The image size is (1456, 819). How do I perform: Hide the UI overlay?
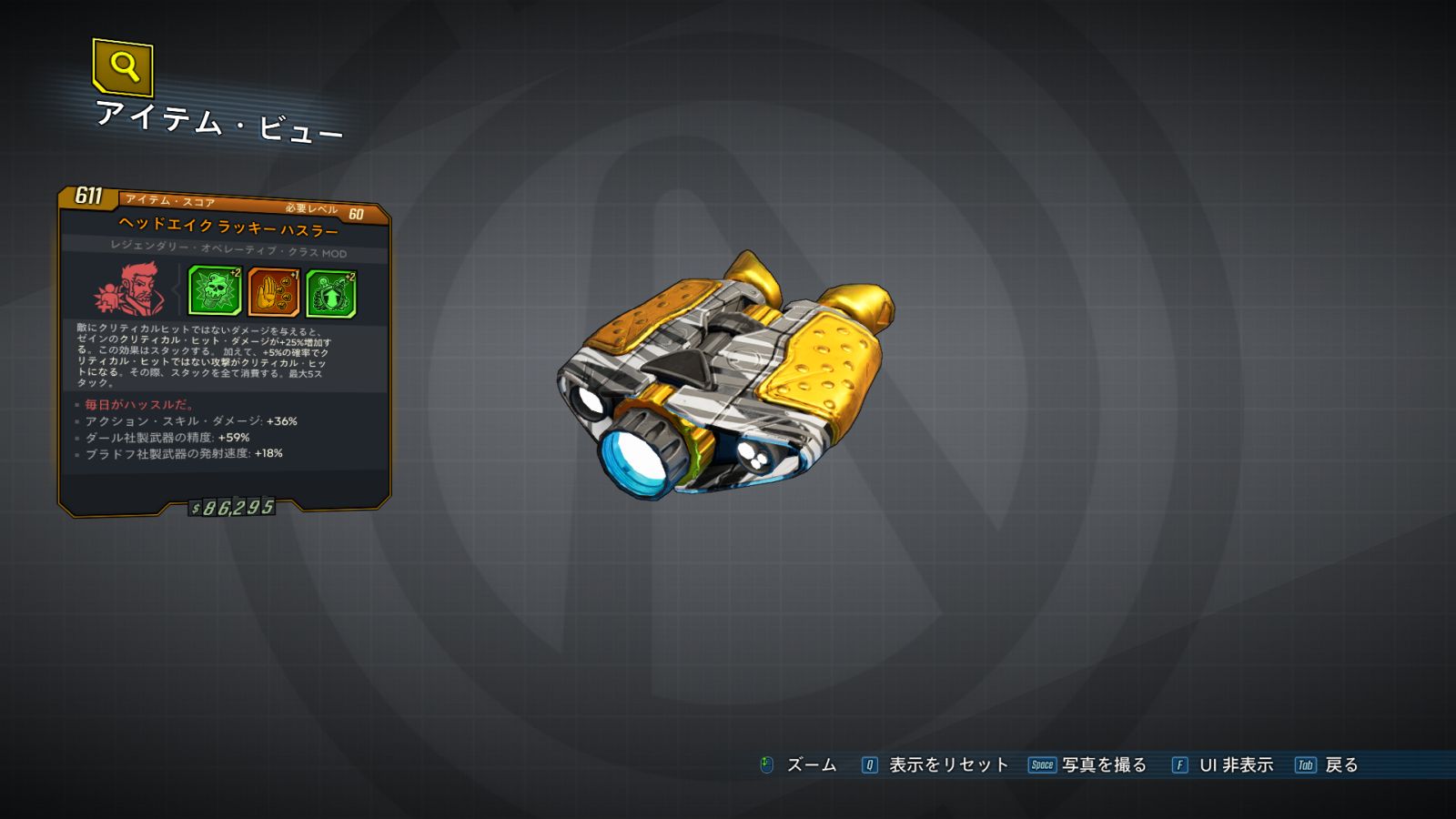click(1223, 765)
